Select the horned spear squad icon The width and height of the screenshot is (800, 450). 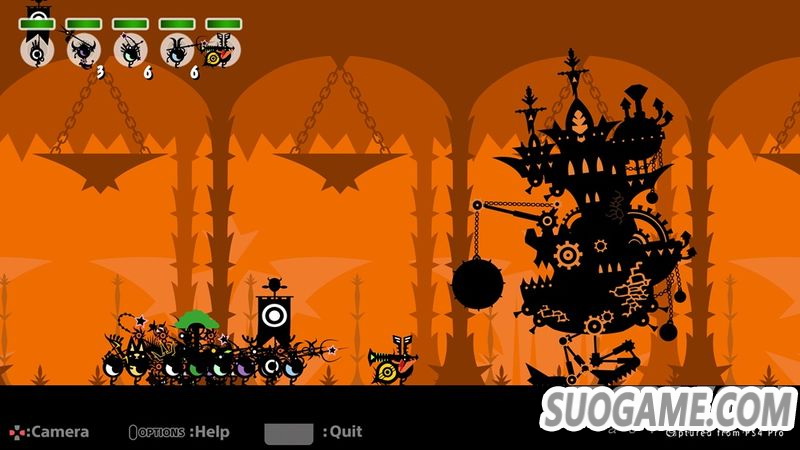(83, 49)
